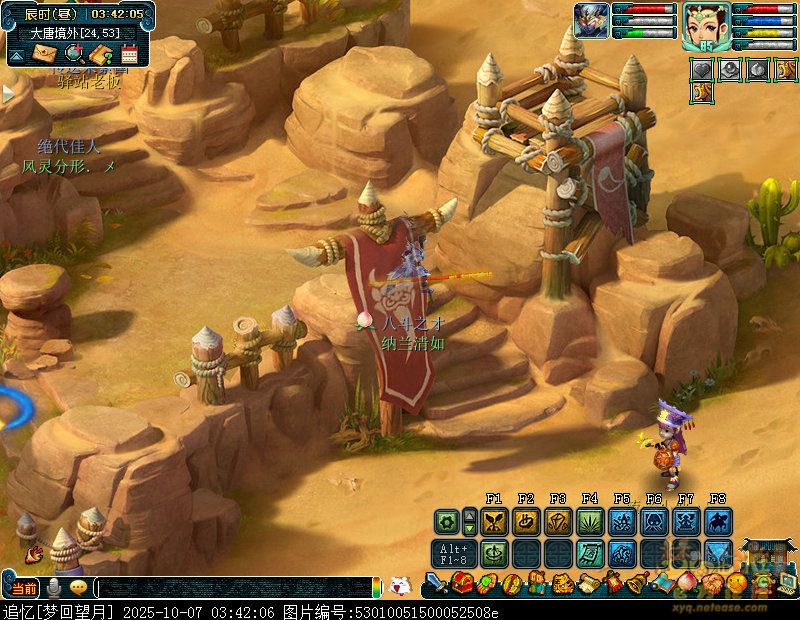The image size is (800, 620).
Task: Use the F4 green grass skill
Action: 590,521
